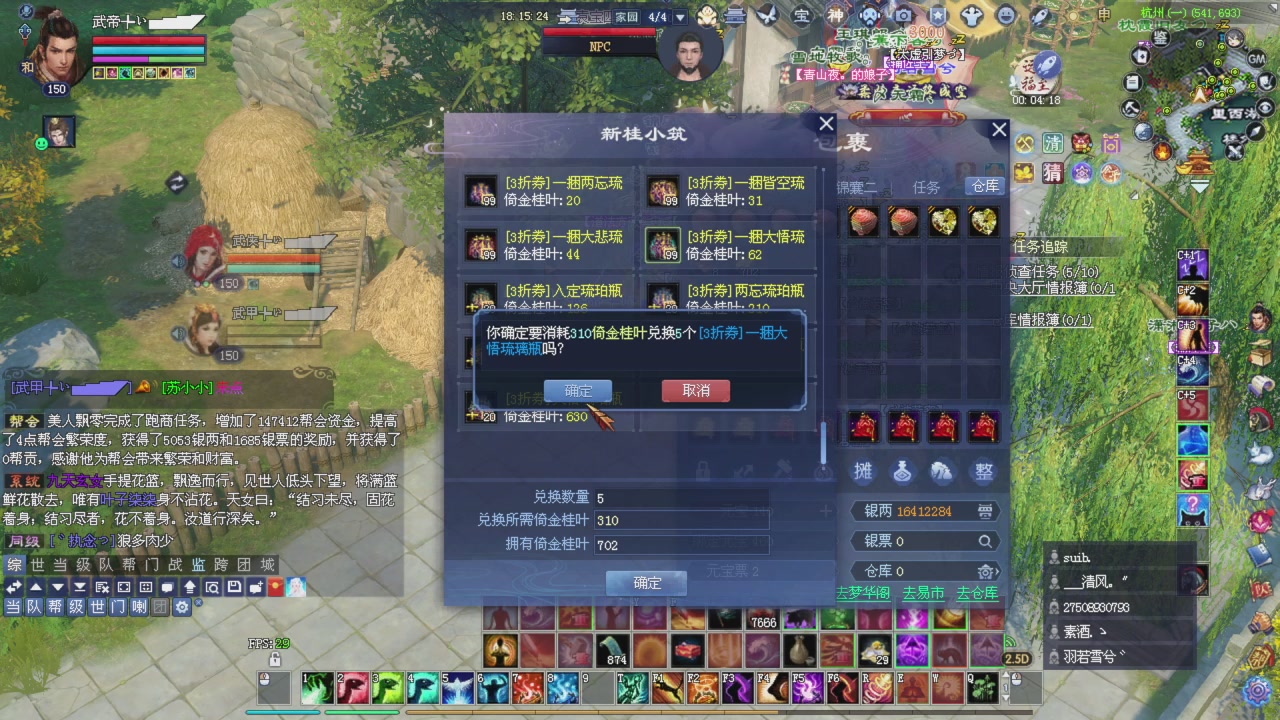Toggle the crossed swords PK icon near the minimap

[1233, 153]
